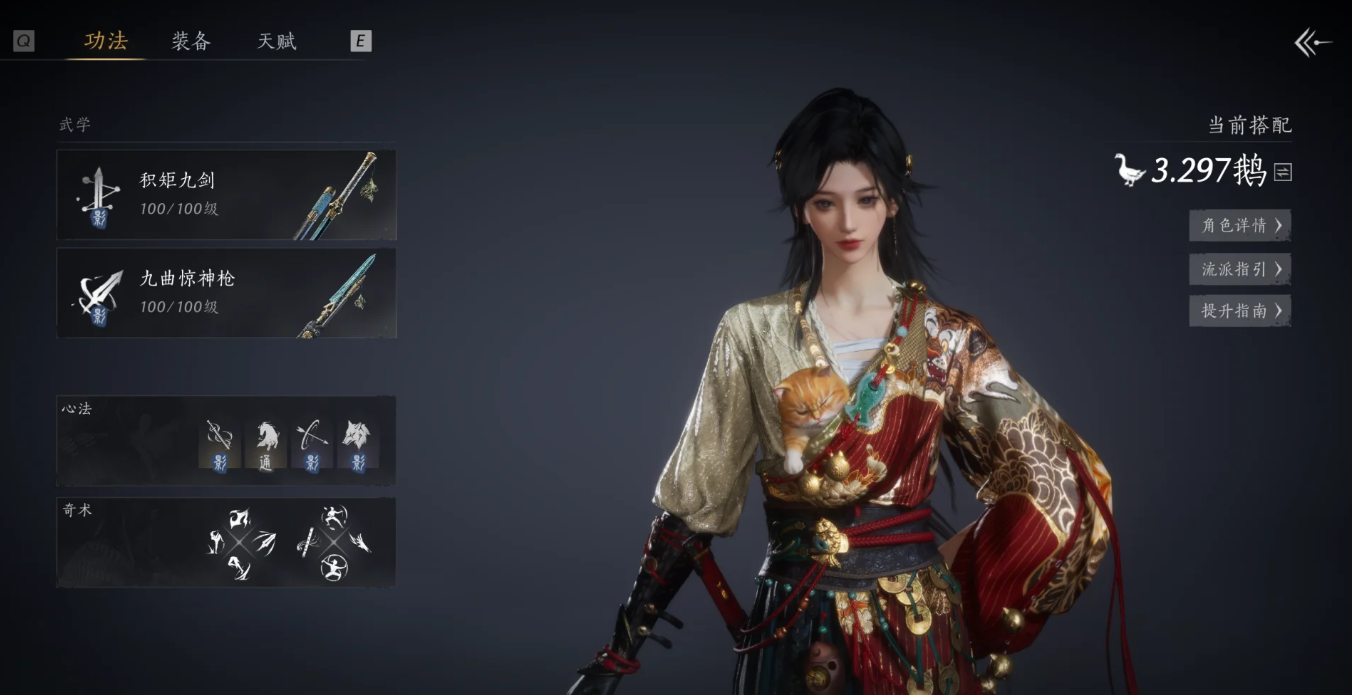The width and height of the screenshot is (1352, 695).
Task: Open the 奇术 skills panel
Action: [x=226, y=542]
